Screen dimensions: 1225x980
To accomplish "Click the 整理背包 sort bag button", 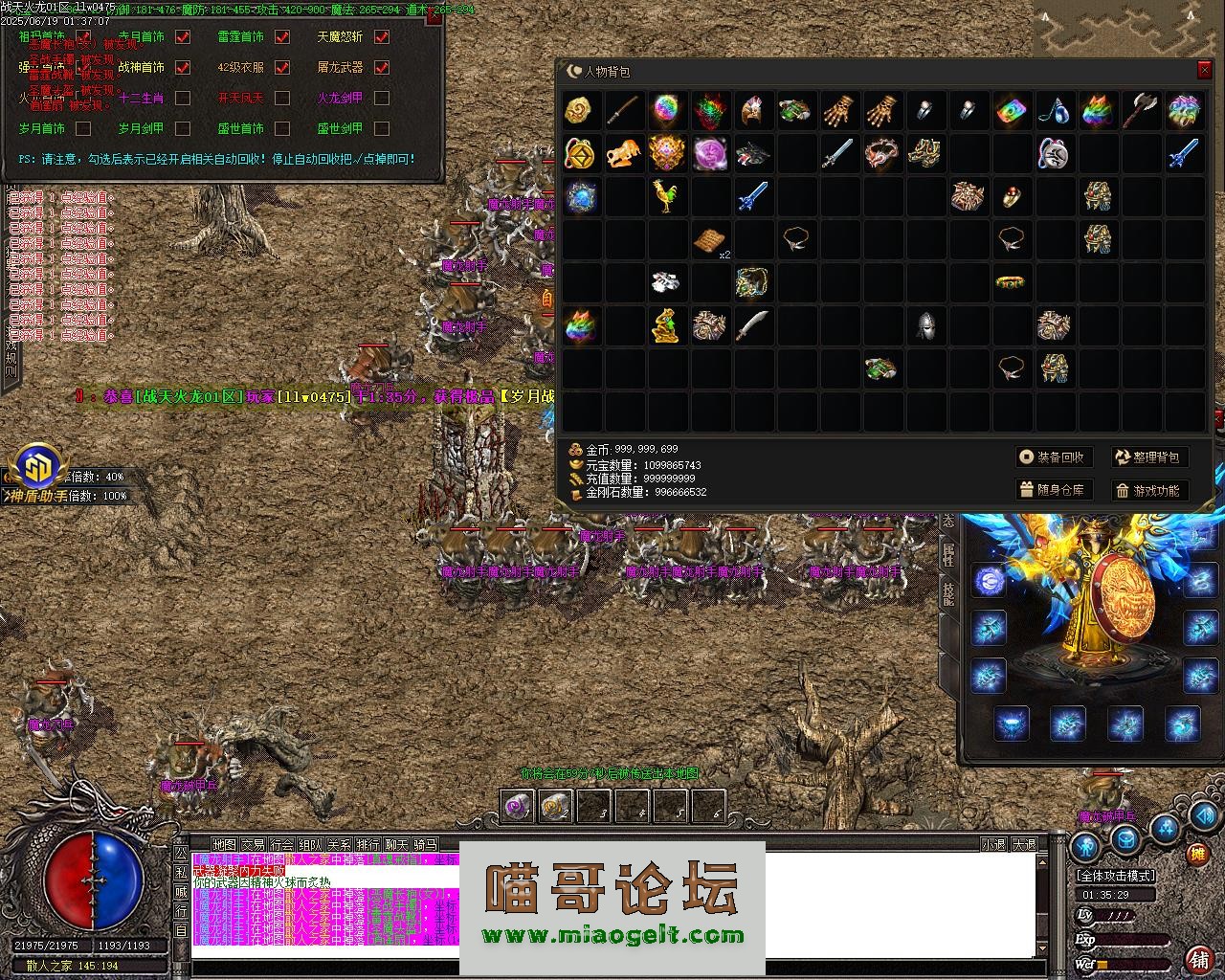I will tap(1148, 457).
